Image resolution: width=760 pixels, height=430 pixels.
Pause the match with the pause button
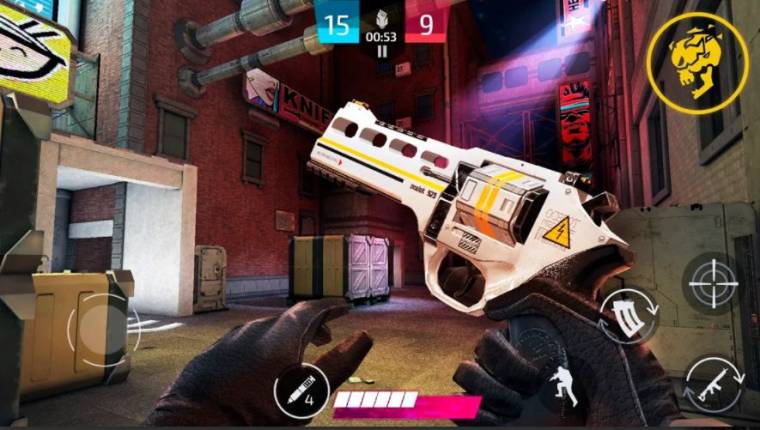point(381,53)
